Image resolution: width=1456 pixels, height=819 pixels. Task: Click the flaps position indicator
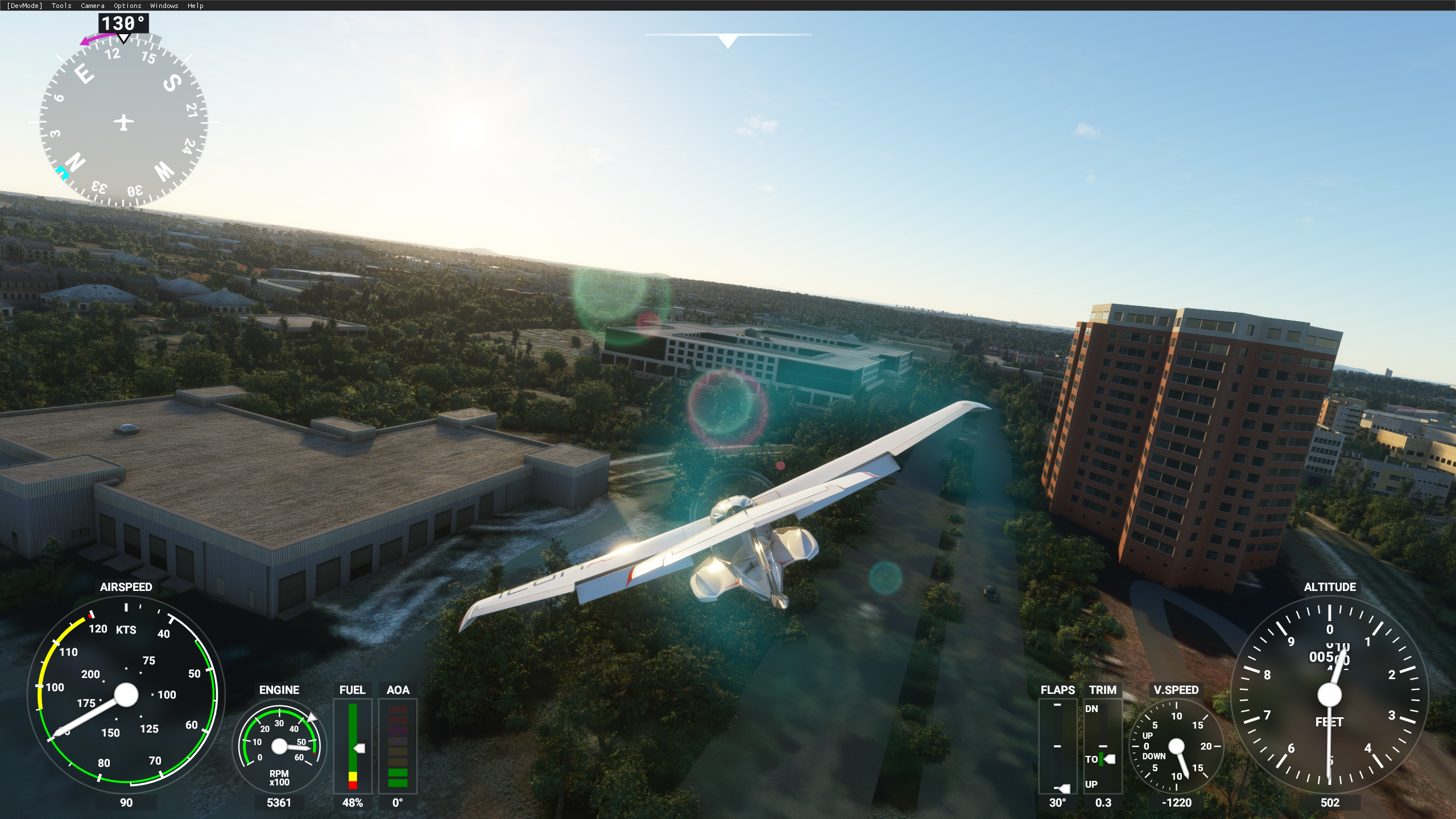[1057, 746]
